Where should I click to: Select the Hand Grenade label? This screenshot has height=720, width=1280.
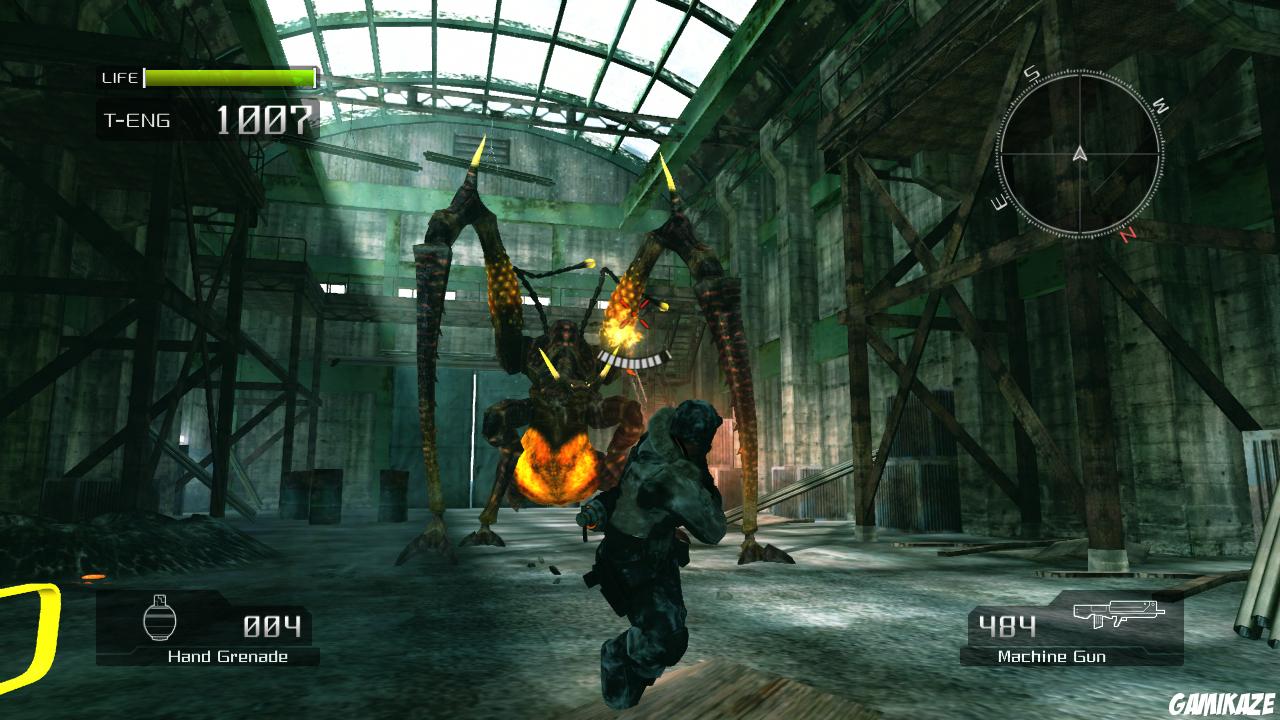228,657
